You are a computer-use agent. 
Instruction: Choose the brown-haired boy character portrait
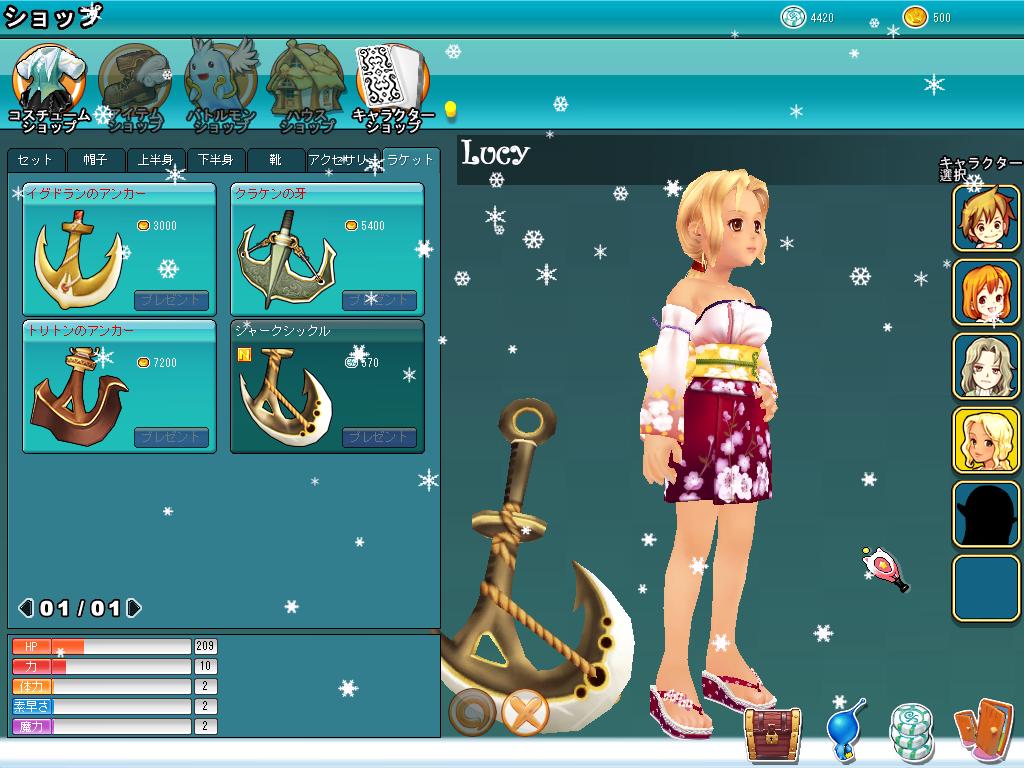click(x=985, y=217)
